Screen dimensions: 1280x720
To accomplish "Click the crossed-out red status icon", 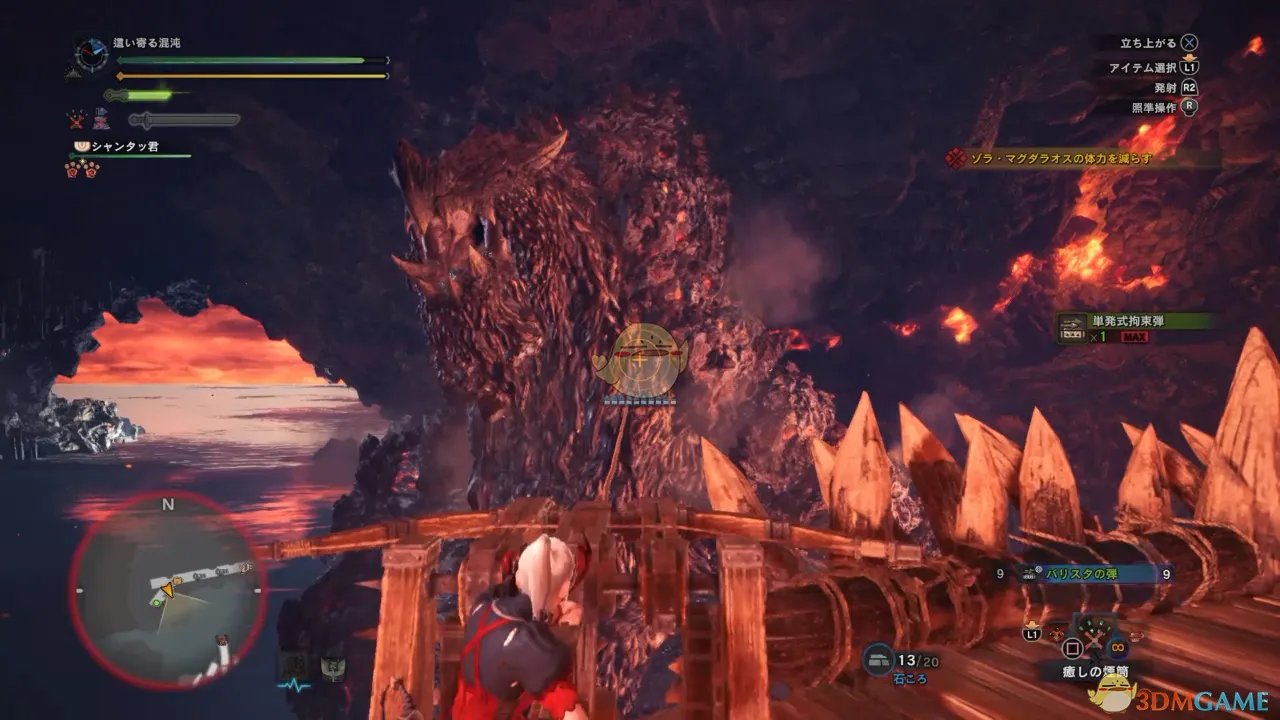I will (x=77, y=121).
